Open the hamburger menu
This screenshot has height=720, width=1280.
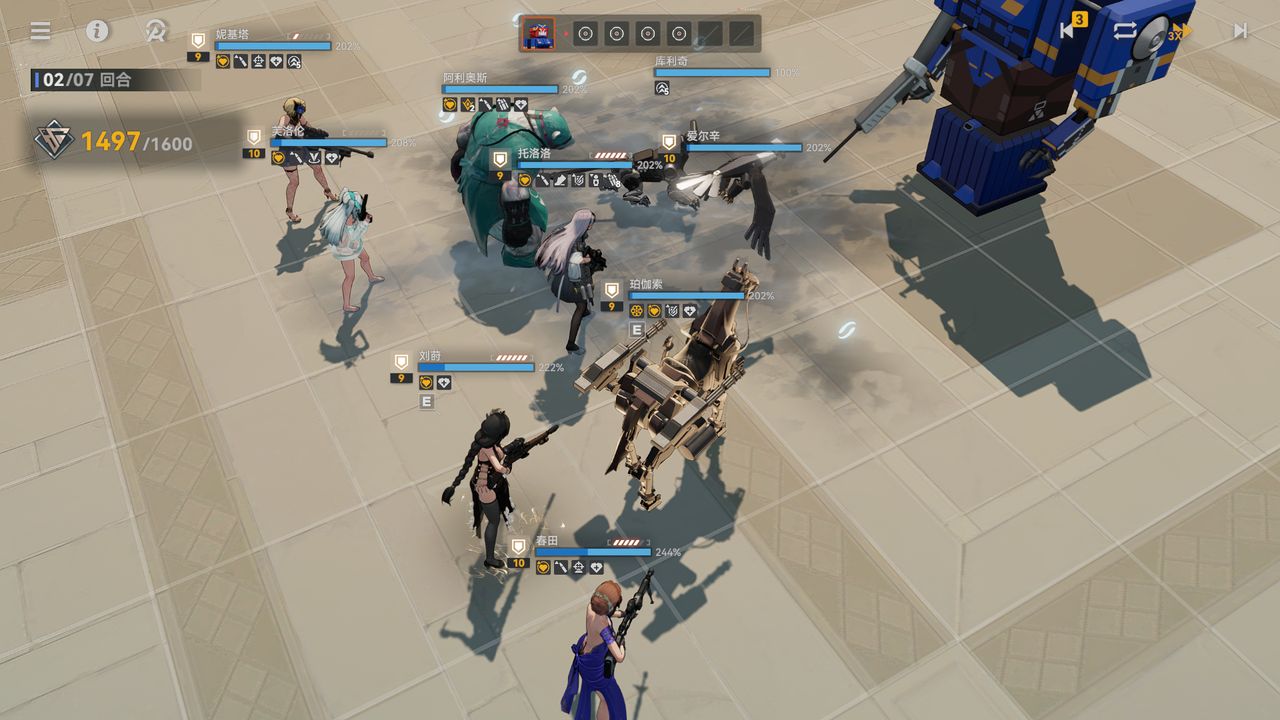(x=40, y=31)
